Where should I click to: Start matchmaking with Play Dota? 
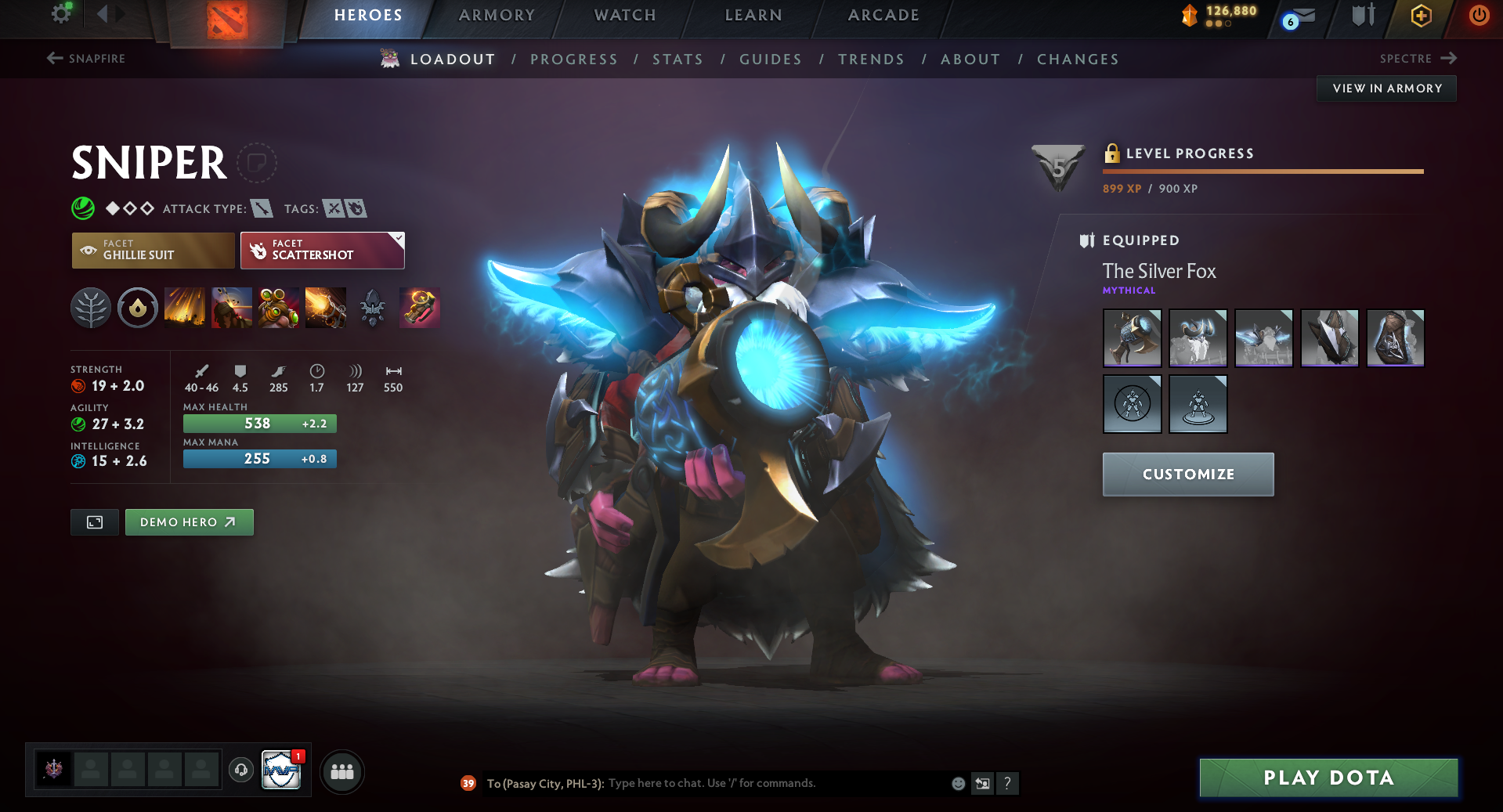(1328, 778)
